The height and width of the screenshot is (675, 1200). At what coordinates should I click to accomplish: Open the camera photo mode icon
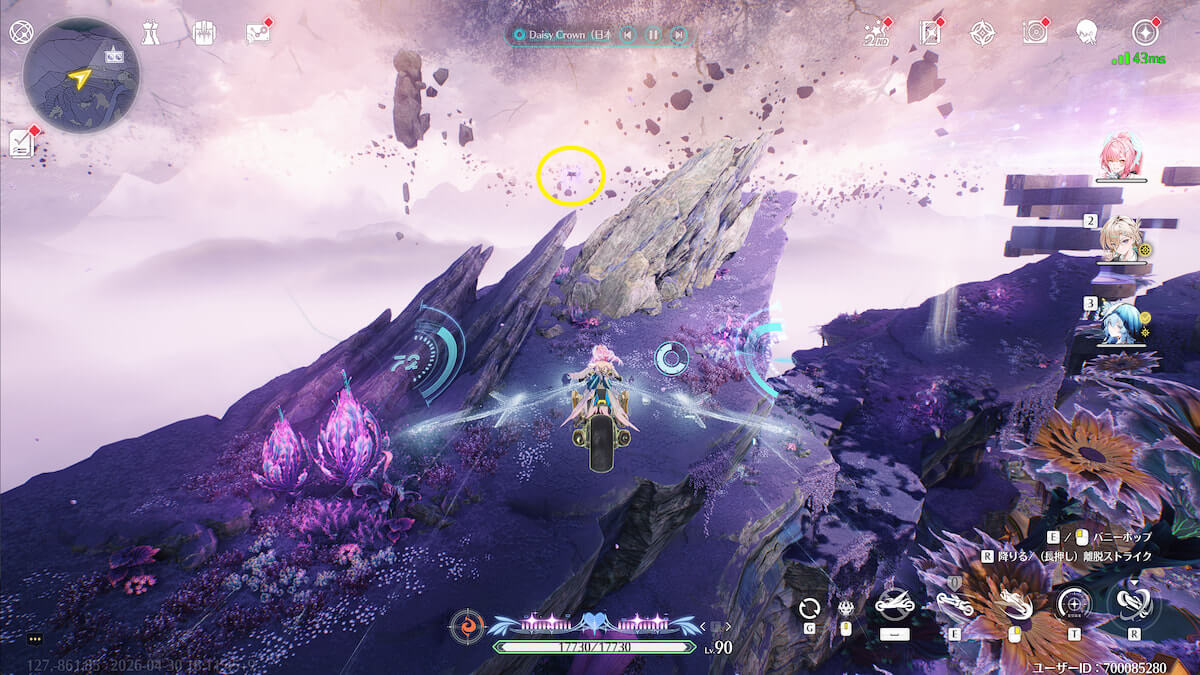click(1035, 32)
